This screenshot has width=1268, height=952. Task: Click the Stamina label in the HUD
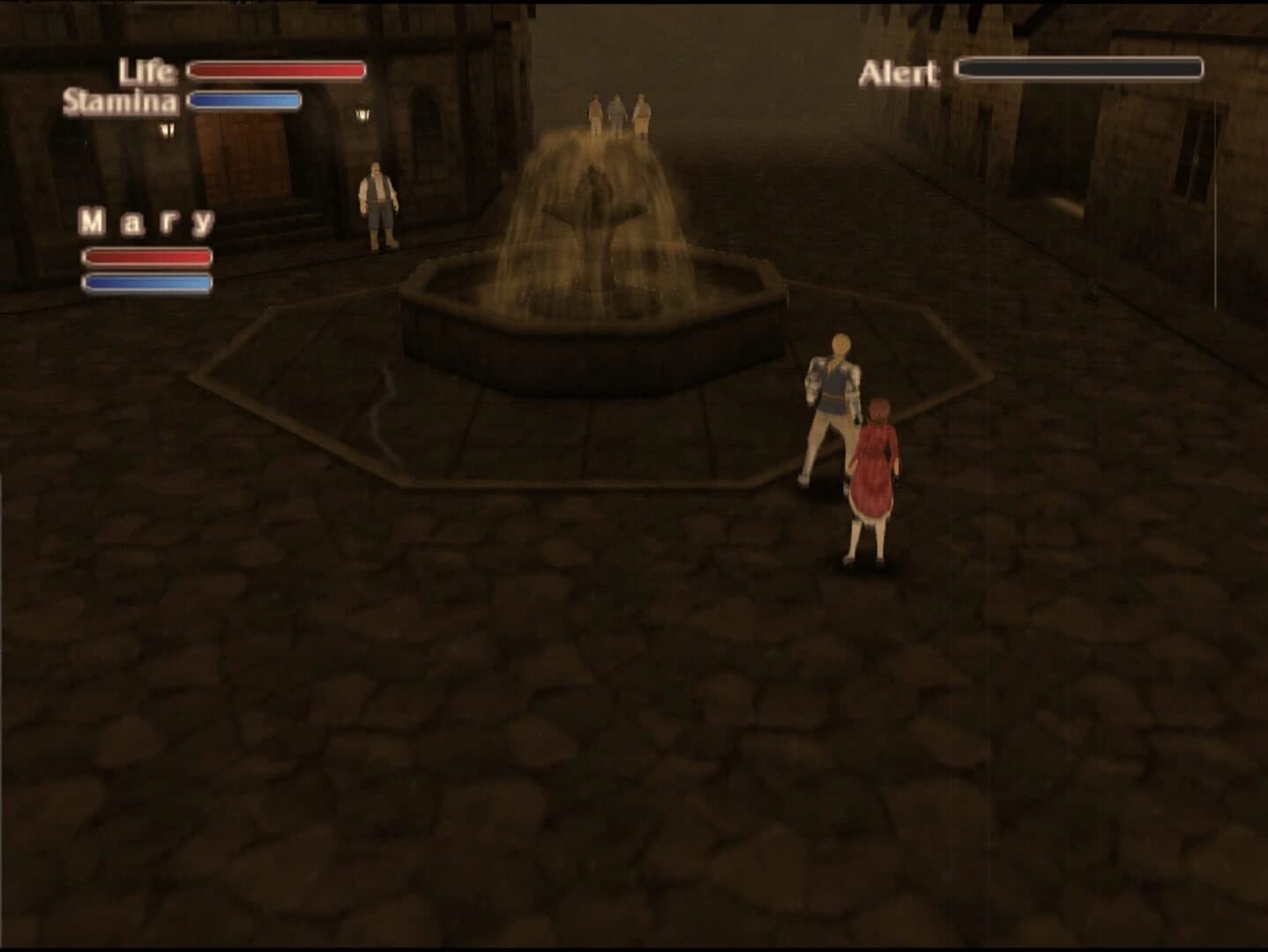[121, 101]
